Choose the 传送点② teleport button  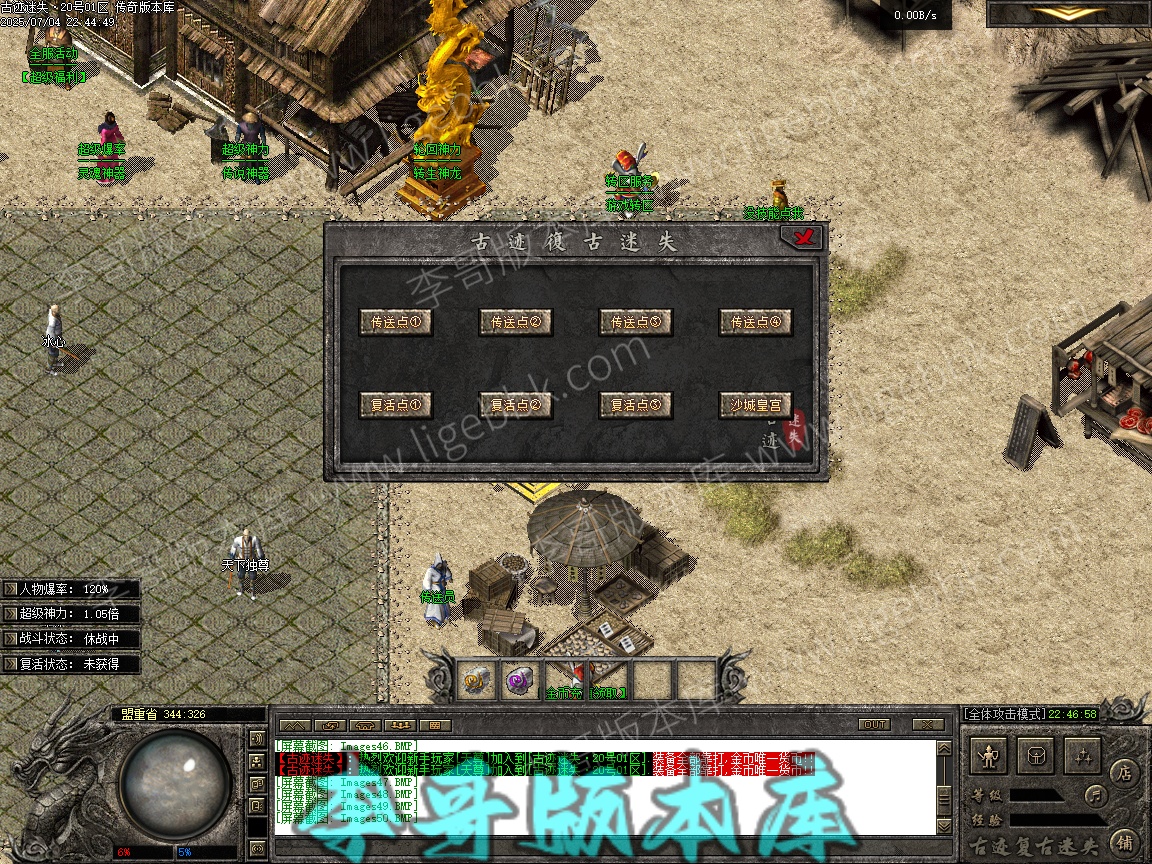516,322
